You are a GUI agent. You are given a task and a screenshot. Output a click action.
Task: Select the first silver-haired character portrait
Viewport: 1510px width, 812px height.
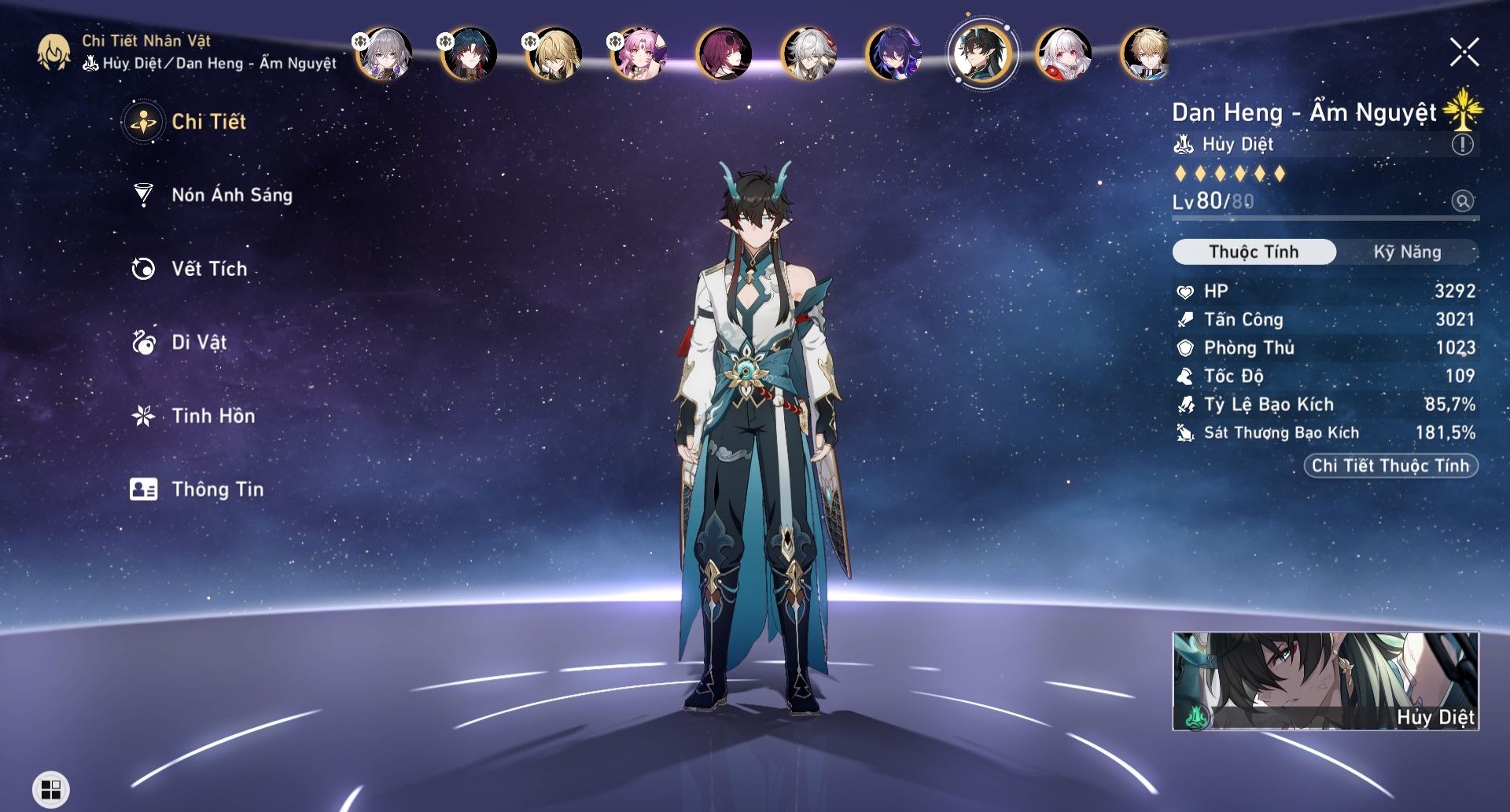385,55
